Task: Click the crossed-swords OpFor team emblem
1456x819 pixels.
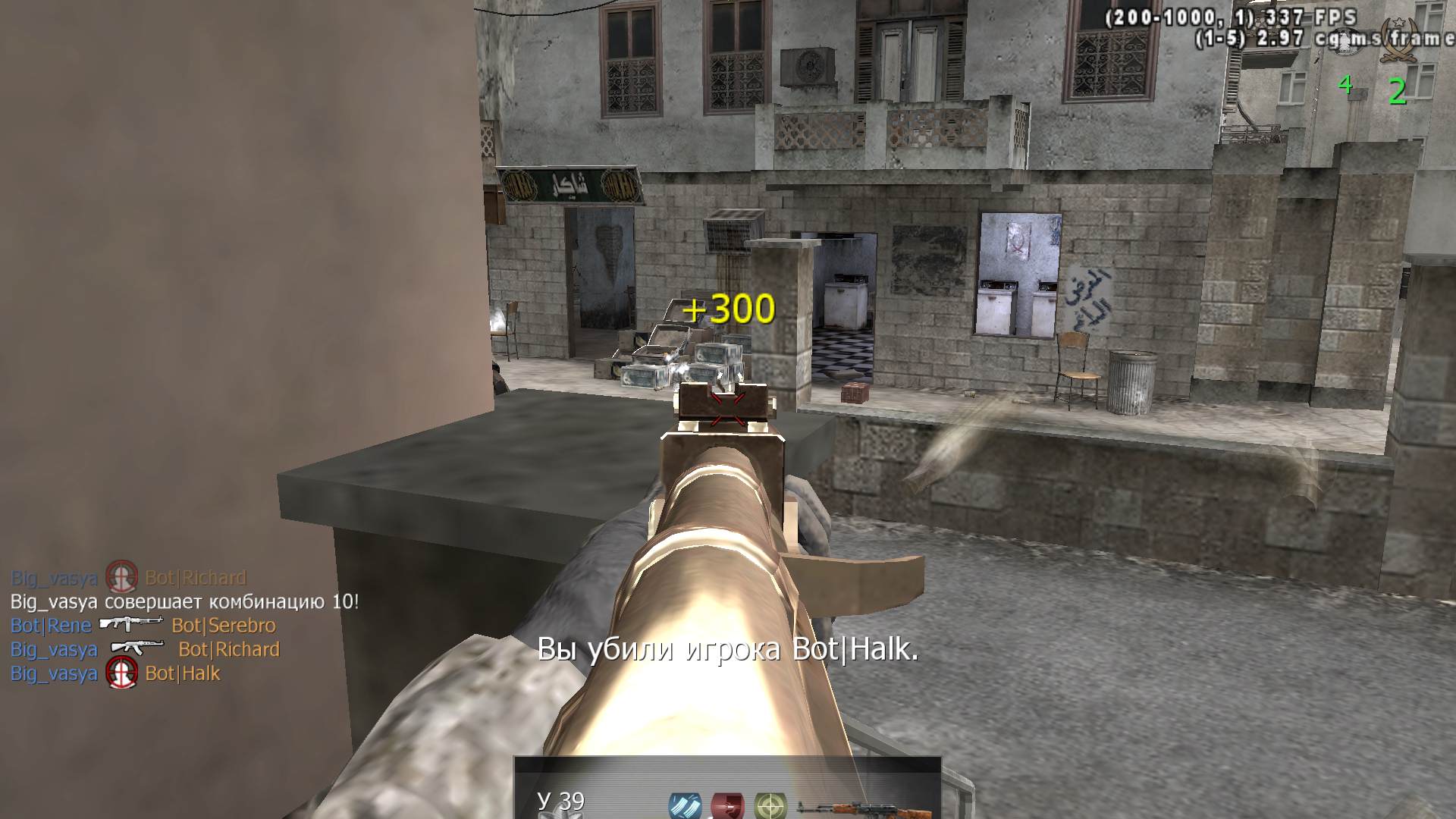Action: [1400, 39]
